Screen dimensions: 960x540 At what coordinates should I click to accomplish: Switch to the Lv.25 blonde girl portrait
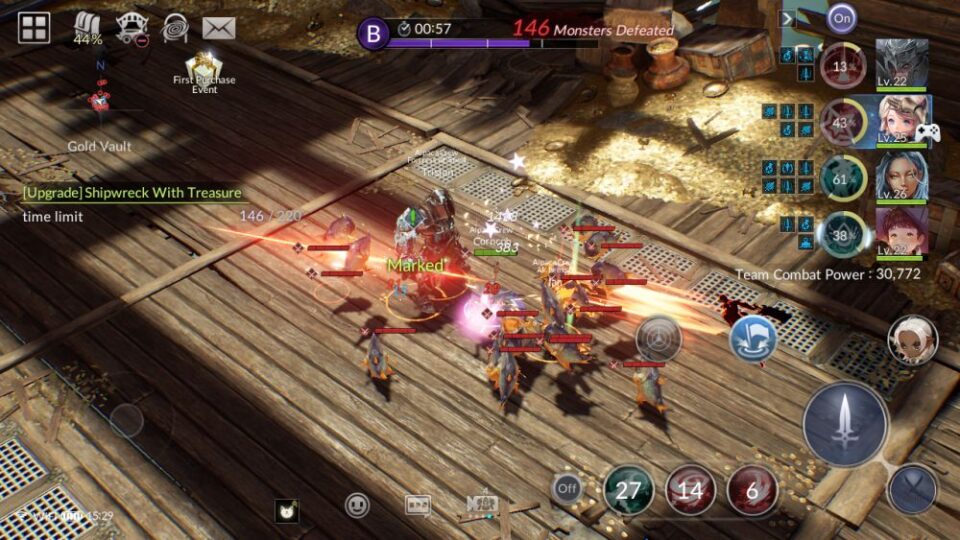point(902,121)
